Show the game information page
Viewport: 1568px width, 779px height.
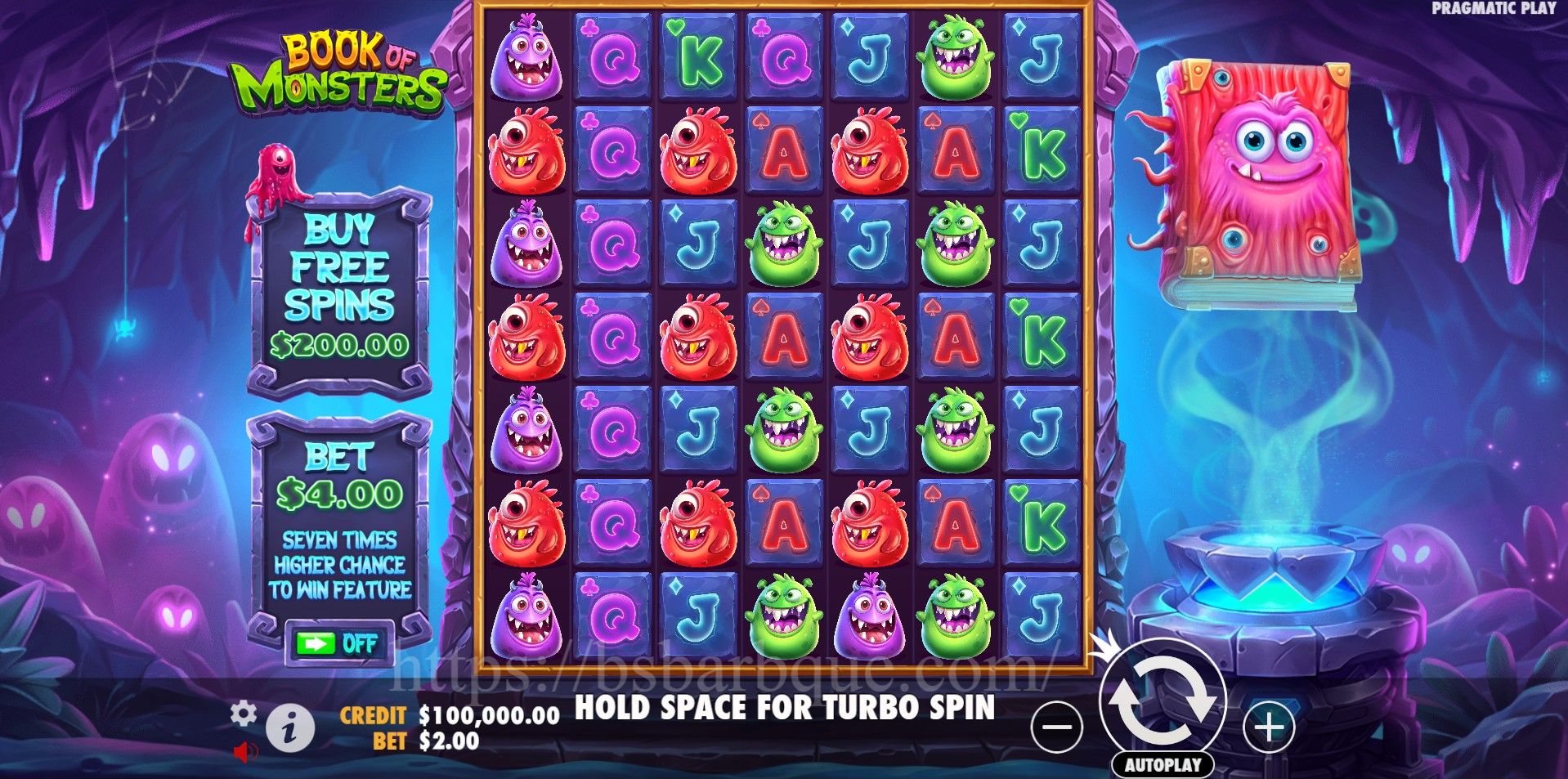tap(289, 728)
